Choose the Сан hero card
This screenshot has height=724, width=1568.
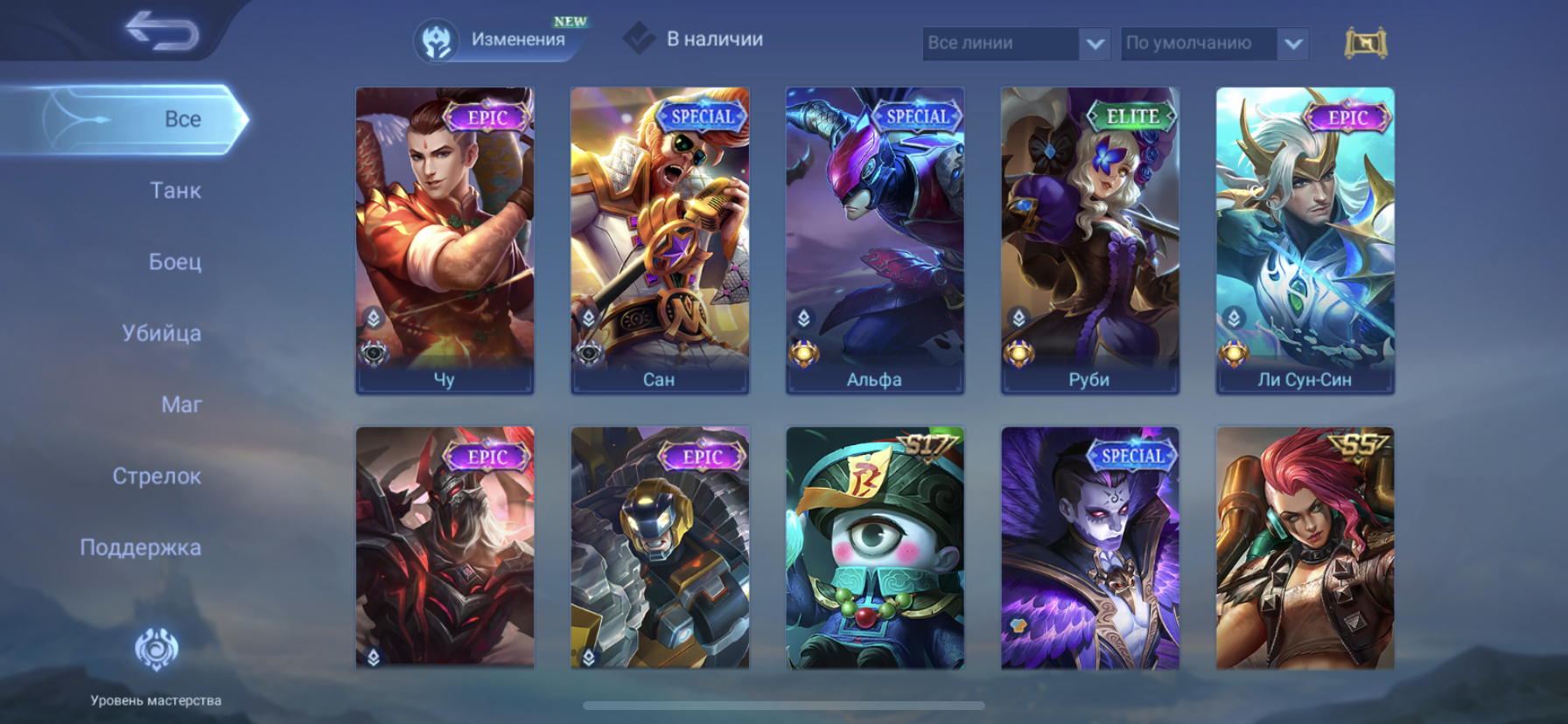[x=660, y=240]
